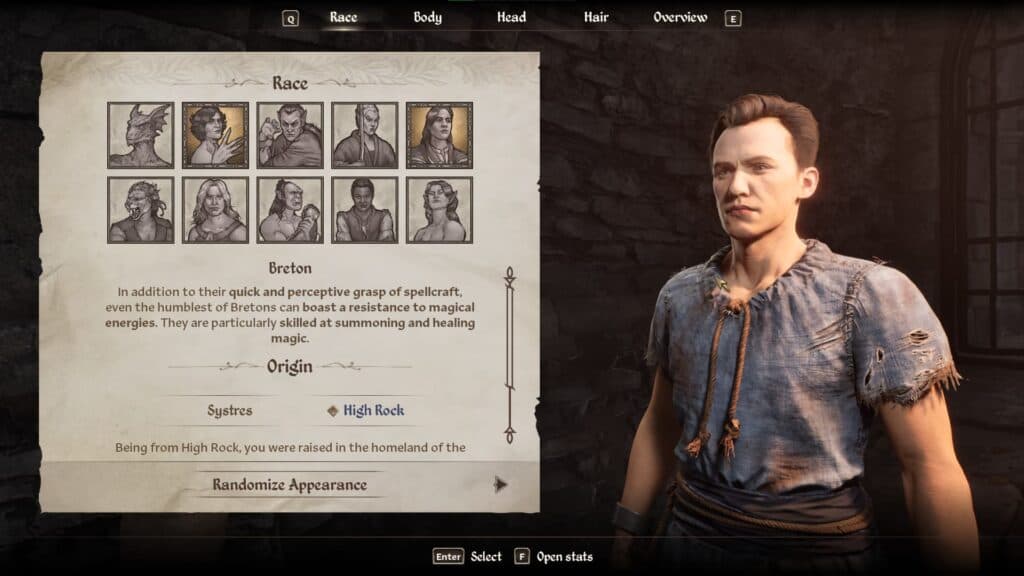Click the race description scrollbar
This screenshot has width=1024, height=576.
point(509,355)
